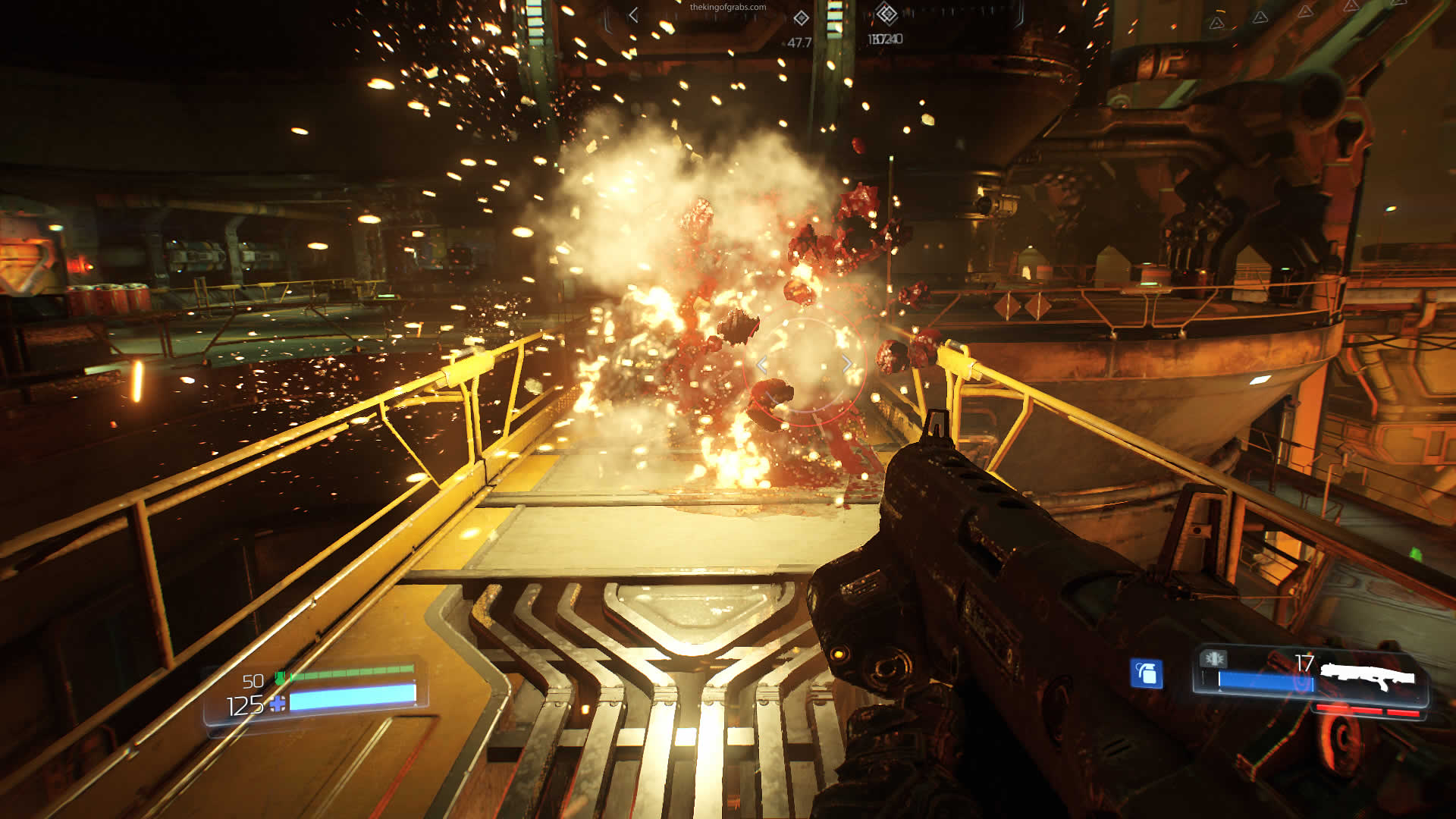This screenshot has width=1456, height=819.
Task: Click the compass objective marker above 47.7
Action: tap(801, 18)
